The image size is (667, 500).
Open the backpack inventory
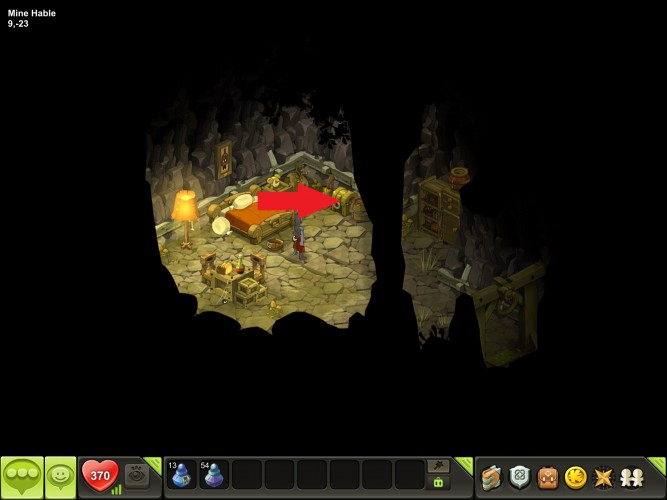coord(546,477)
